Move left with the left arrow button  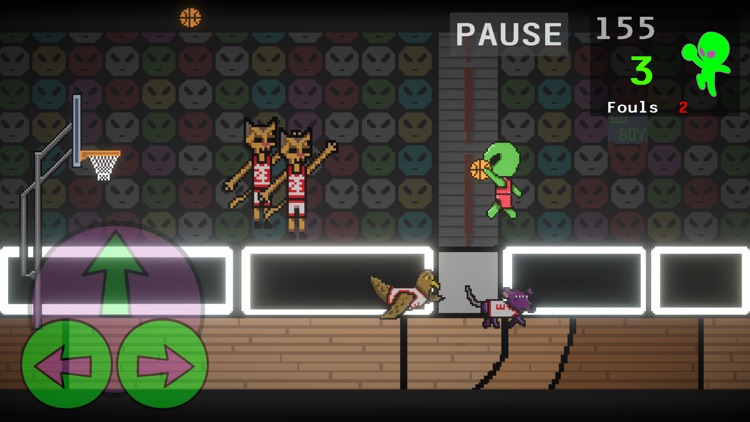(66, 364)
